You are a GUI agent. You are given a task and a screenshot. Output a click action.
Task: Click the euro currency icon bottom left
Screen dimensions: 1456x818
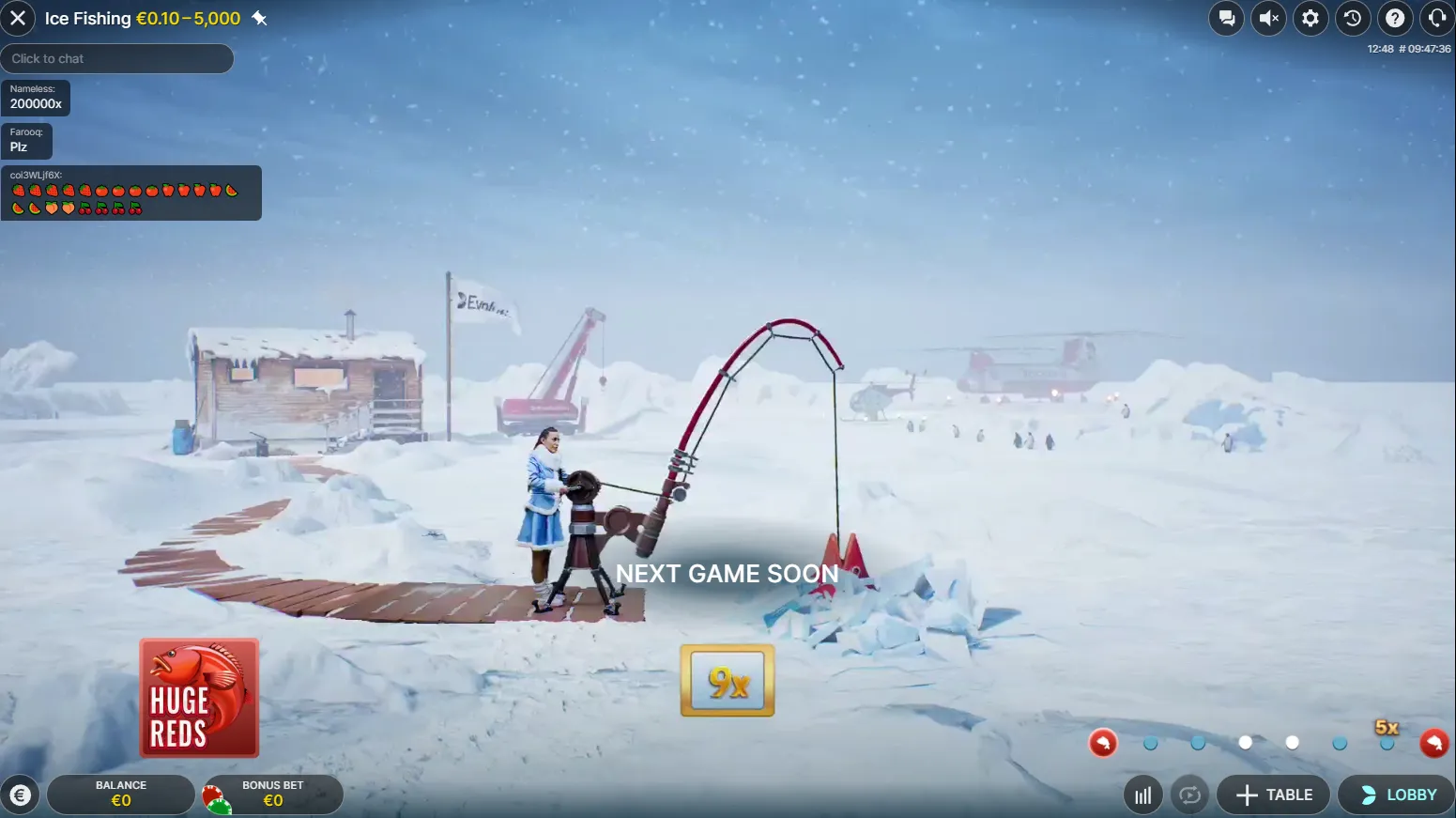[20, 795]
